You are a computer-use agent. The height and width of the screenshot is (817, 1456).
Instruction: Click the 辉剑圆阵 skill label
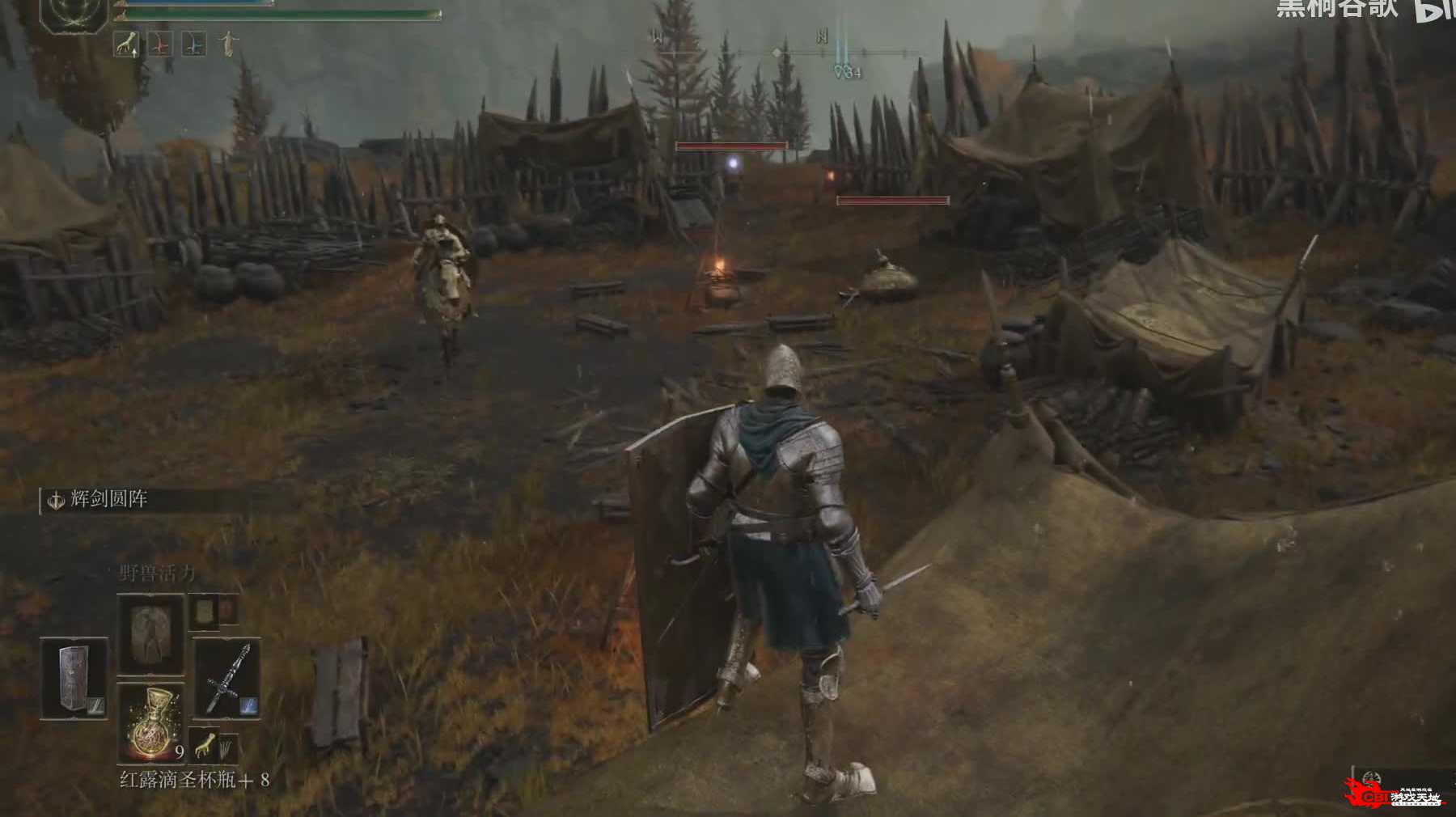coord(108,500)
